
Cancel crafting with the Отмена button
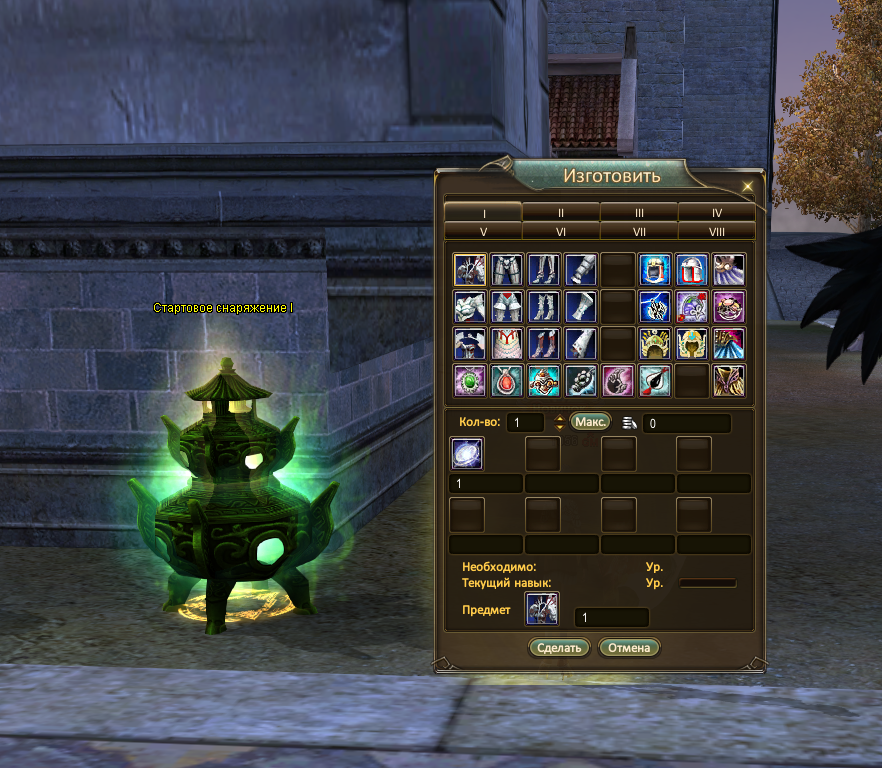point(630,647)
